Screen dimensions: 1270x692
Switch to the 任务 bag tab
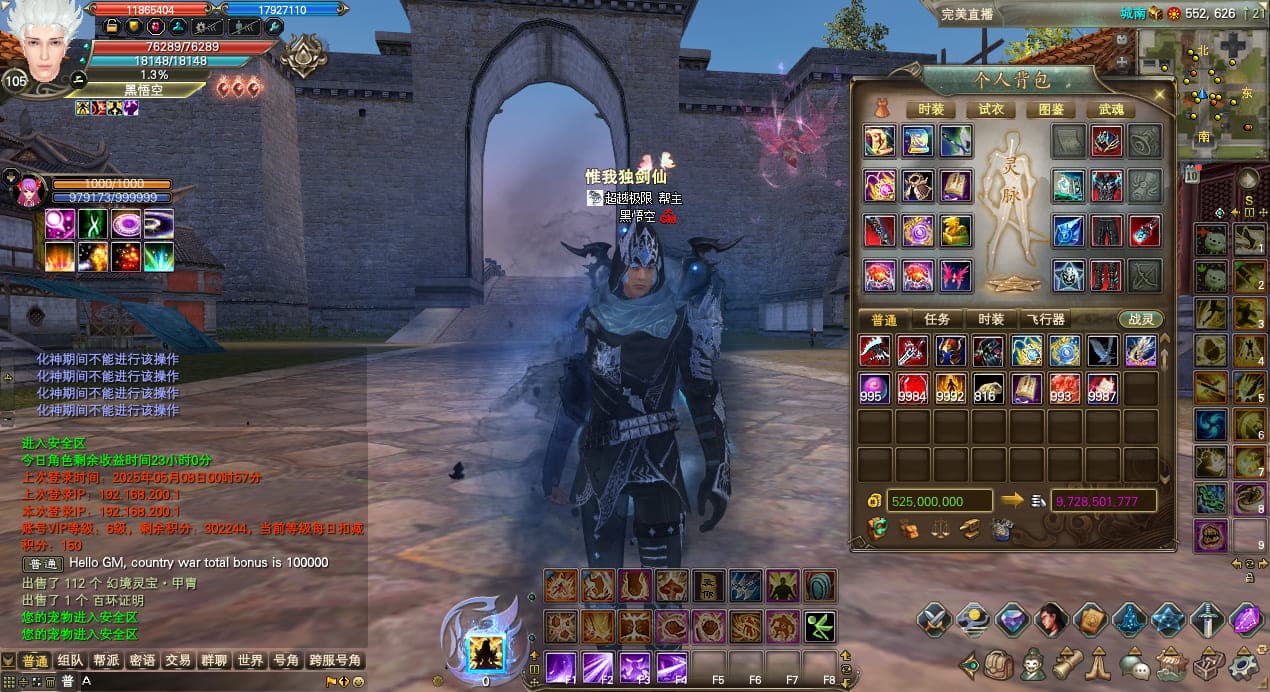click(937, 319)
